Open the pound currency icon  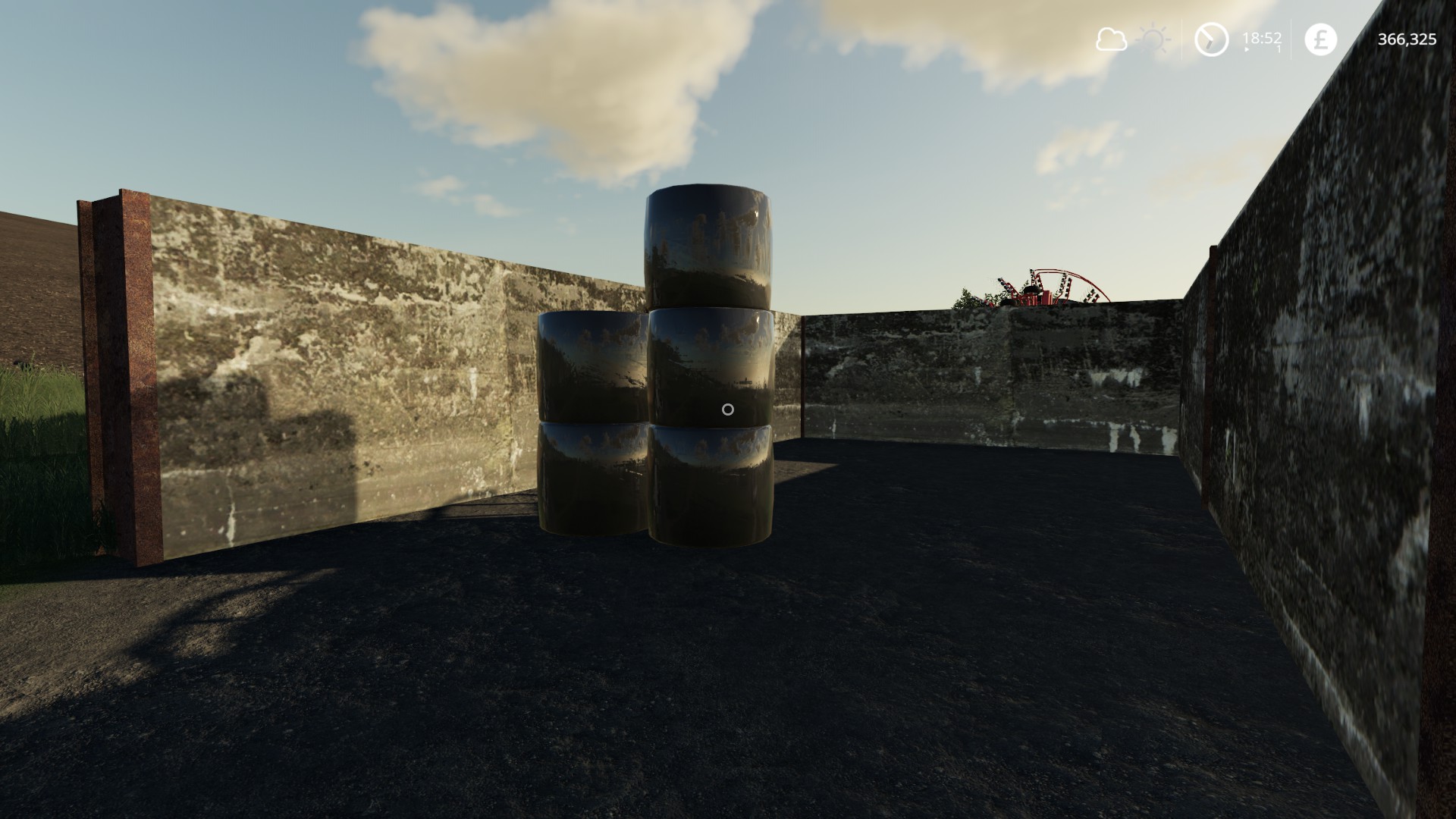(1320, 39)
